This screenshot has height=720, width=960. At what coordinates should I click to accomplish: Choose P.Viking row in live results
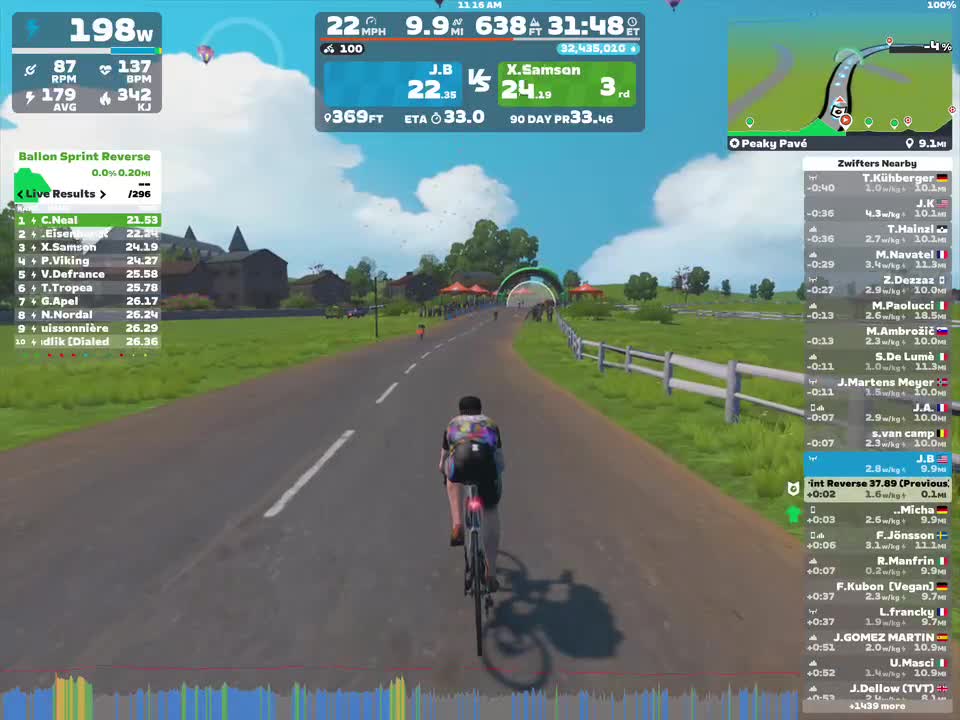(x=87, y=261)
